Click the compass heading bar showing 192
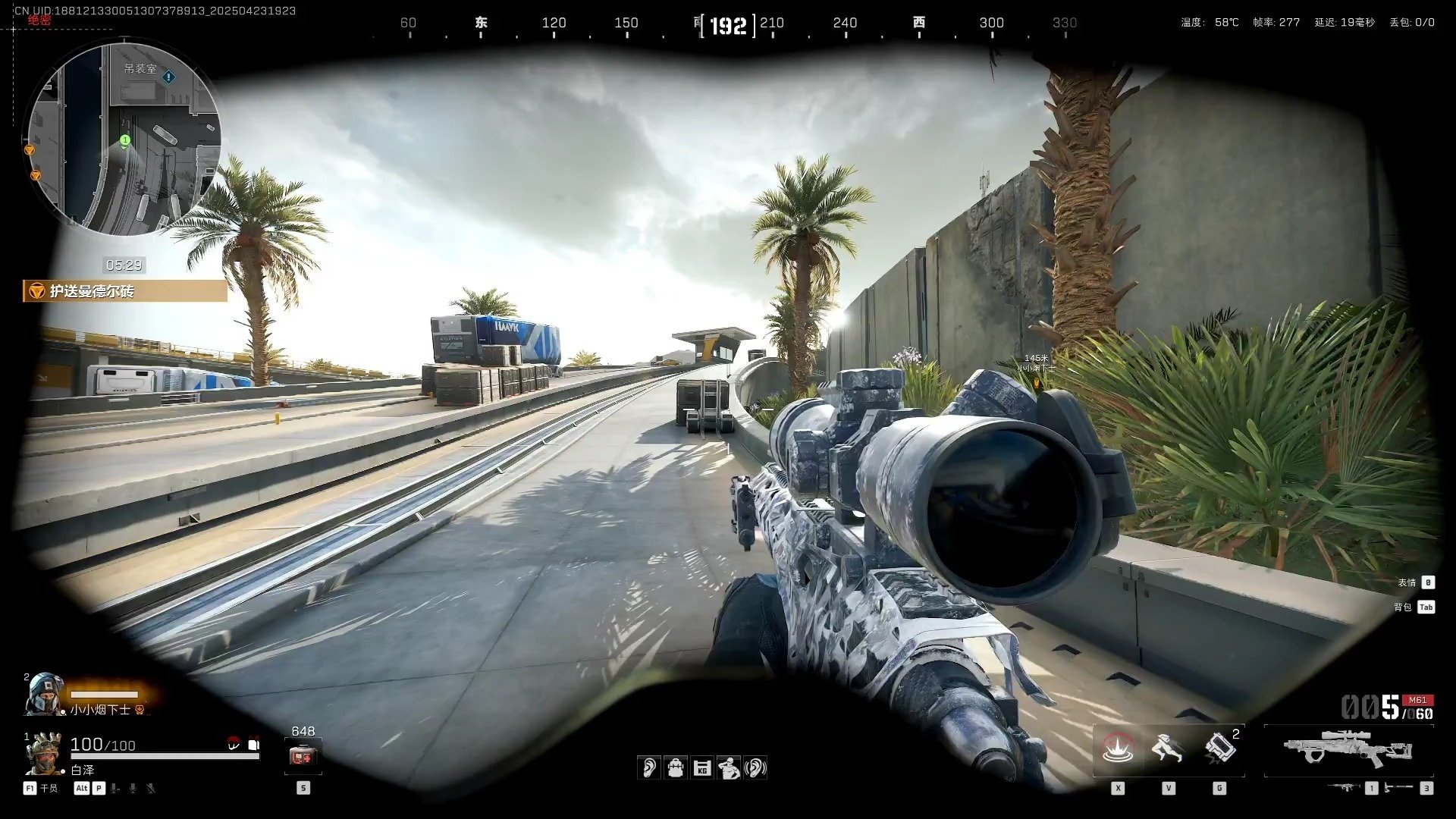Image resolution: width=1456 pixels, height=819 pixels. tap(727, 27)
